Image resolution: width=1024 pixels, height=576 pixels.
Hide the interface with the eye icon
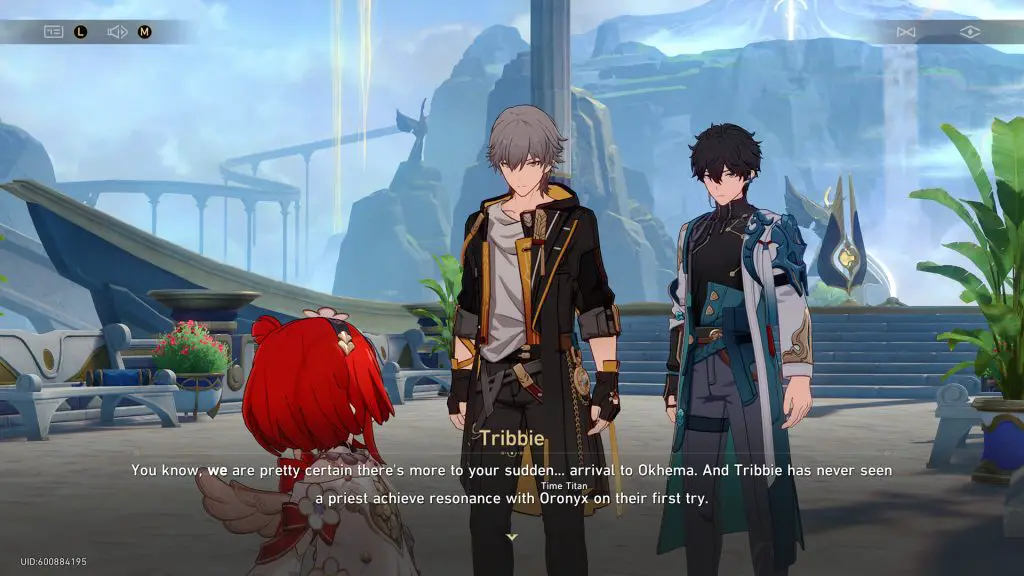point(970,32)
